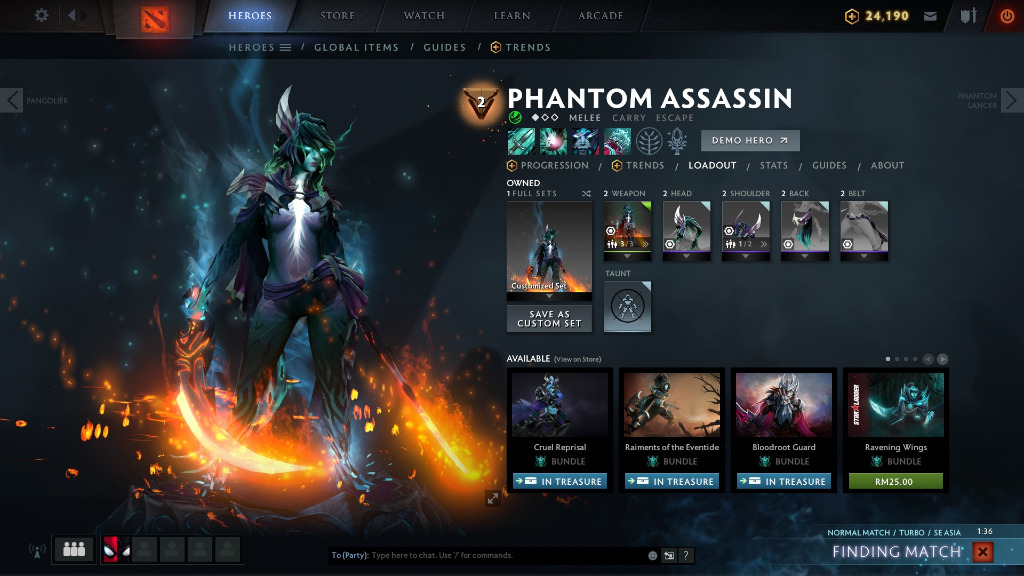The image size is (1024, 576).
Task: Open the settings gear
Action: pyautogui.click(x=41, y=15)
